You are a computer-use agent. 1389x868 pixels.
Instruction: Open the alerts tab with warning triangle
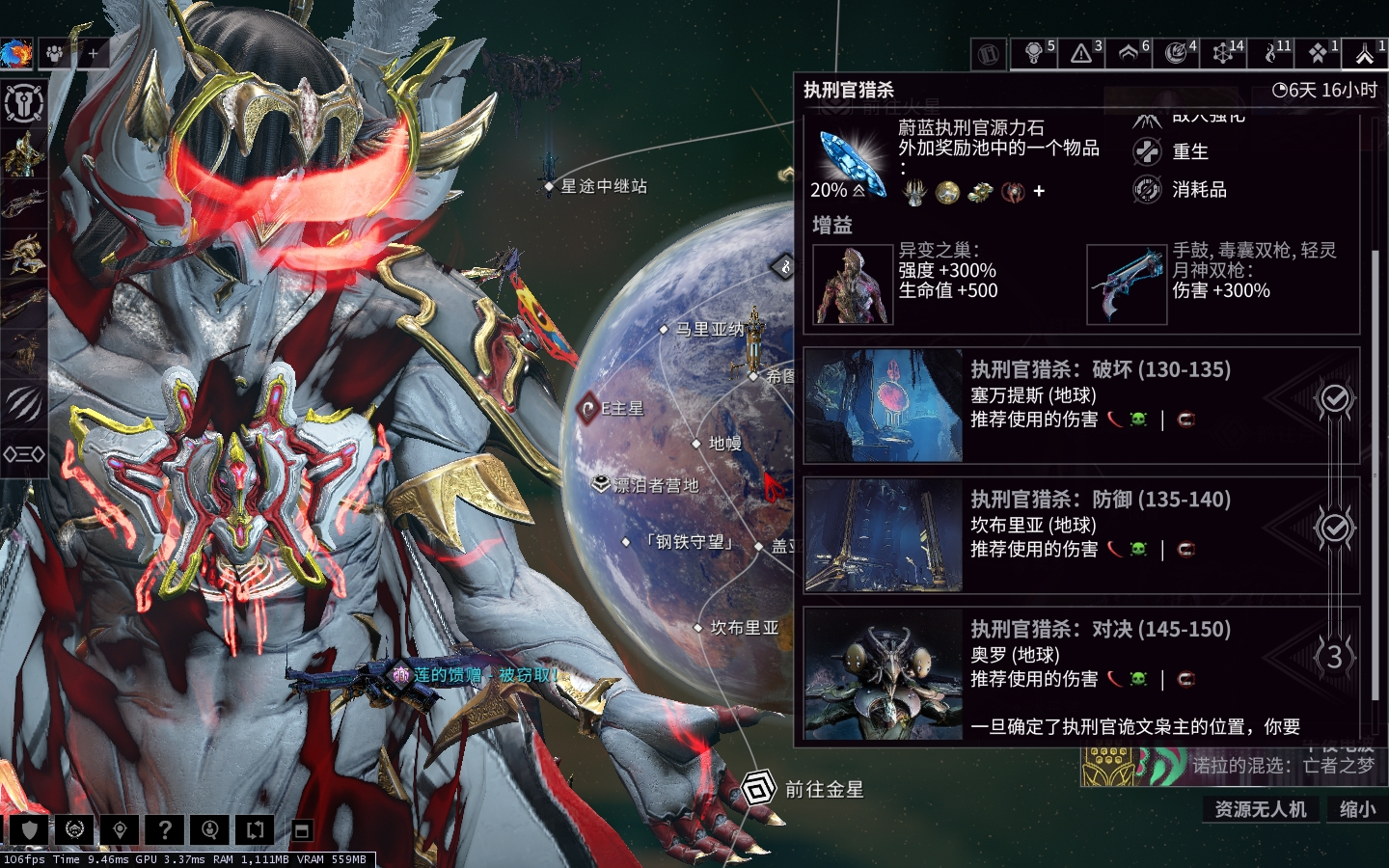[x=1082, y=52]
